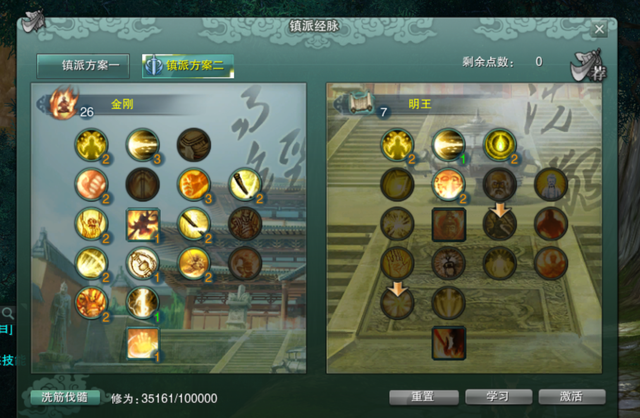Select the 镇派方案二 tab
640x418 pixels.
[x=189, y=66]
